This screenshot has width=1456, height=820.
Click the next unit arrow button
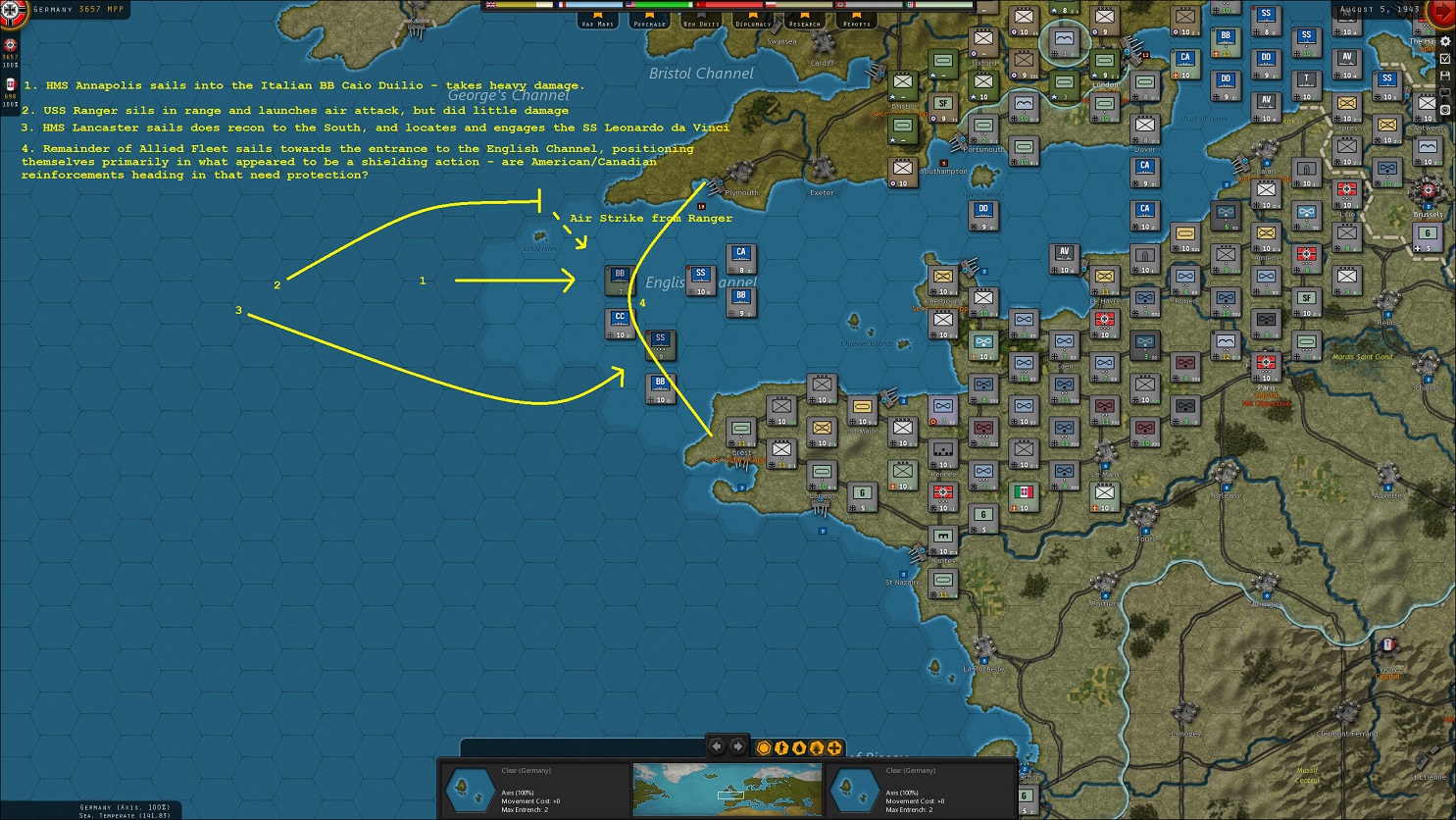(737, 746)
